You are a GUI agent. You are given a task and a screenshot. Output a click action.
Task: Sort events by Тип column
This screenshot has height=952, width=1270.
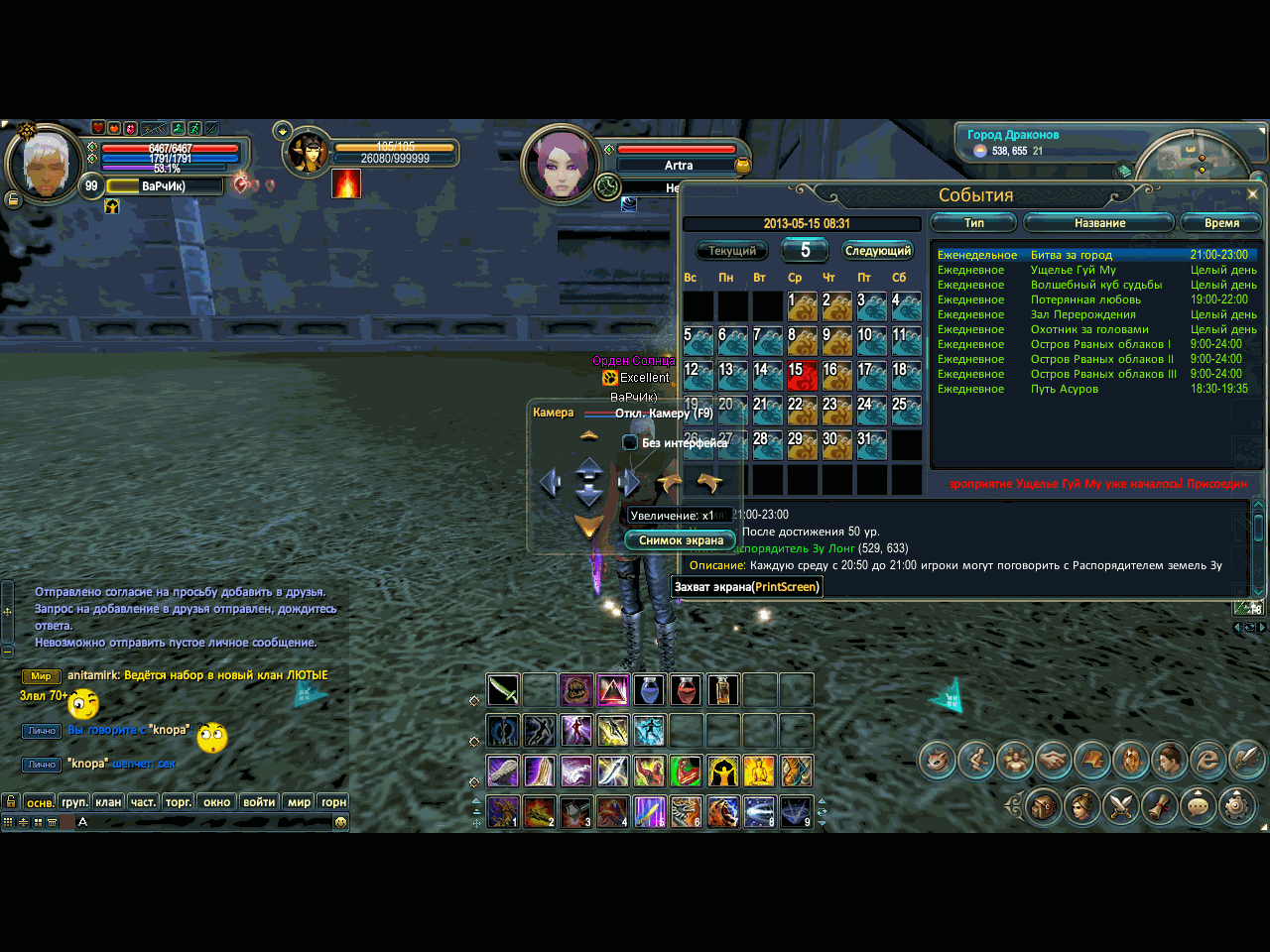973,223
